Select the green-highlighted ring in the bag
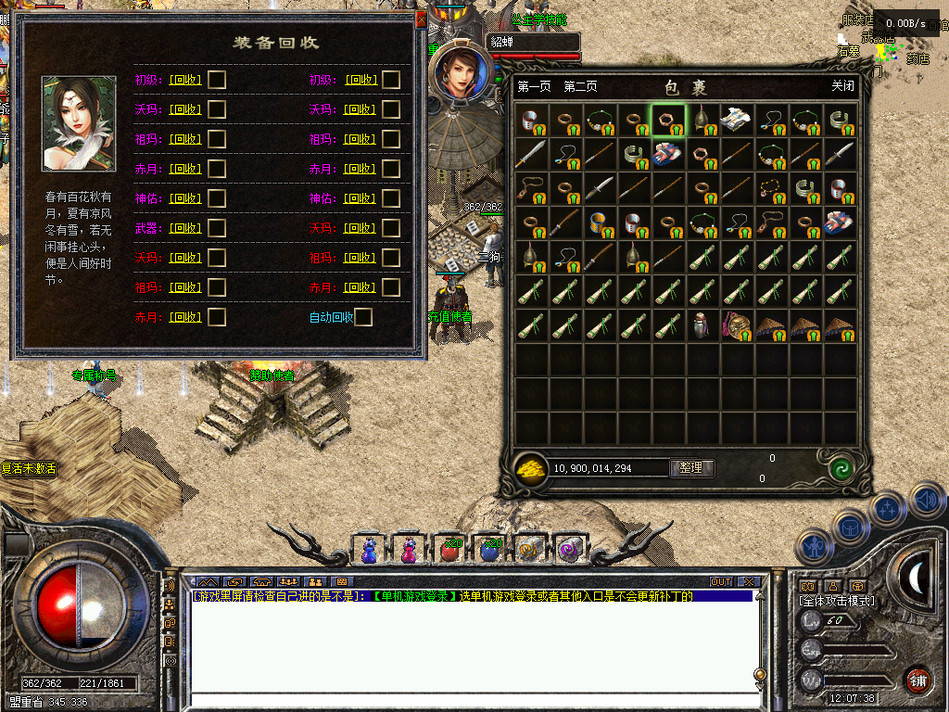Screen dimensions: 949x712 coord(668,120)
